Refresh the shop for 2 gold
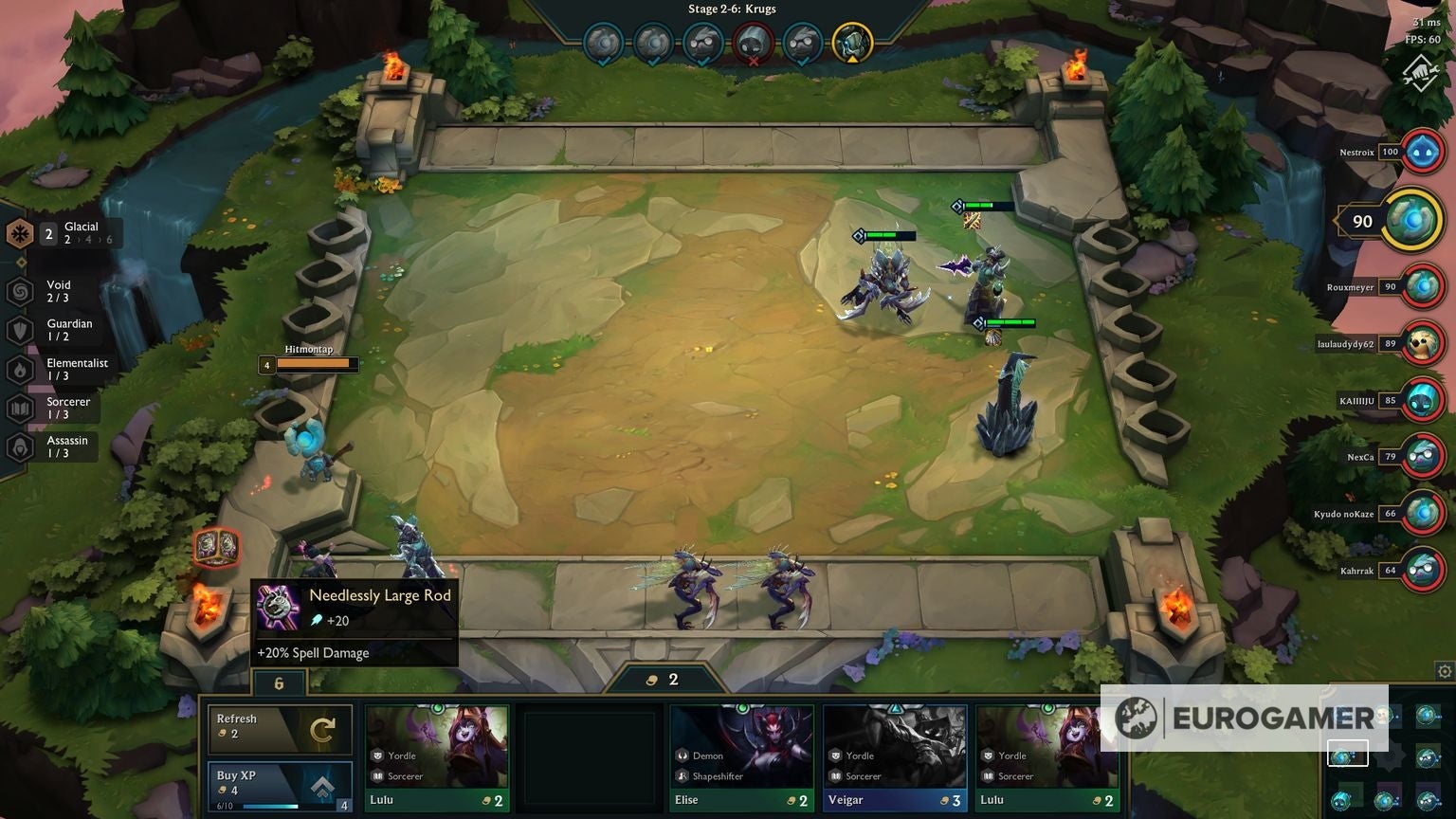The width and height of the screenshot is (1456, 819). tap(280, 728)
